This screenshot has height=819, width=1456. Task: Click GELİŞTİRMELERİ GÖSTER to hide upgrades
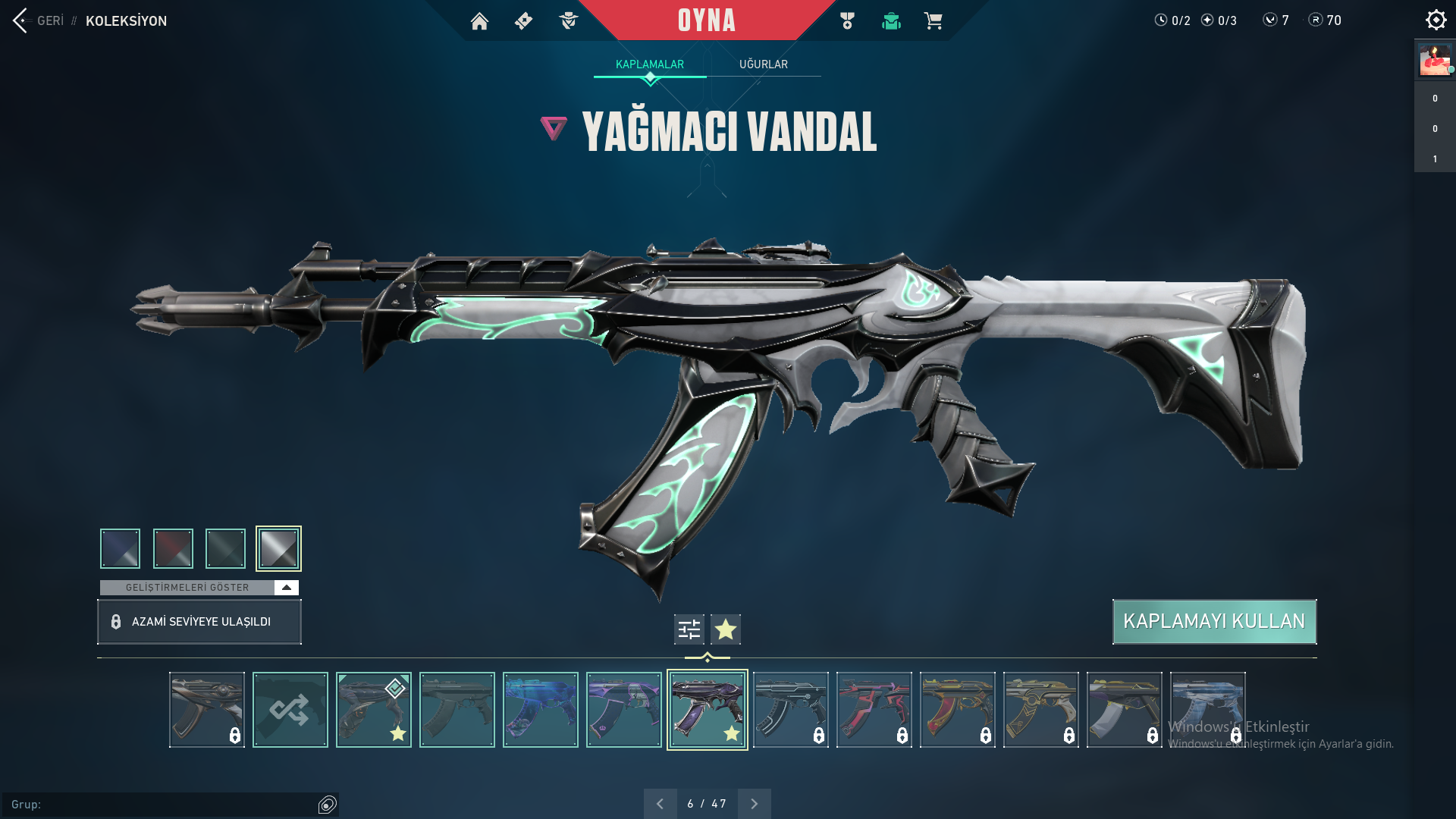click(188, 586)
